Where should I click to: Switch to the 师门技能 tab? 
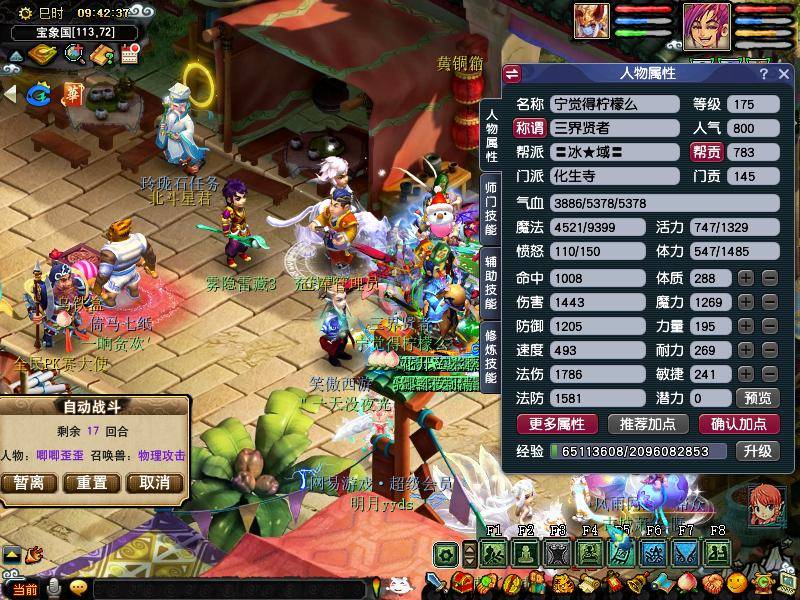point(491,207)
